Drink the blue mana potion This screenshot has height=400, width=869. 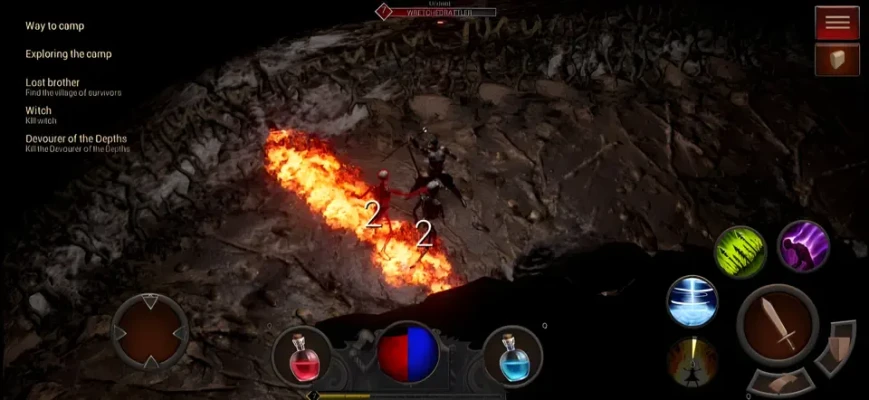pyautogui.click(x=512, y=355)
